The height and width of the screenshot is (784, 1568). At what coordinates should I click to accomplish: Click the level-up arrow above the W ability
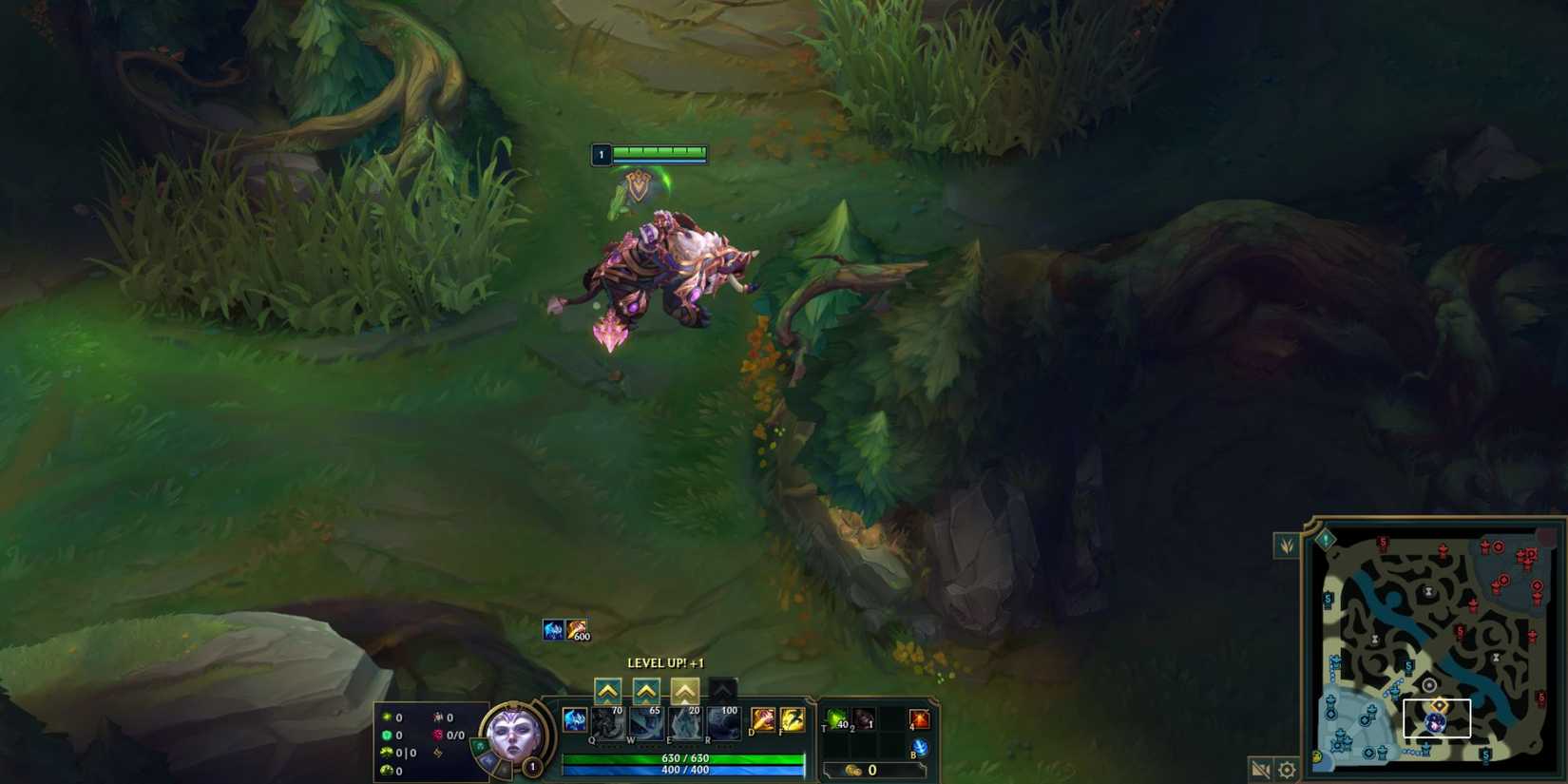(x=646, y=691)
